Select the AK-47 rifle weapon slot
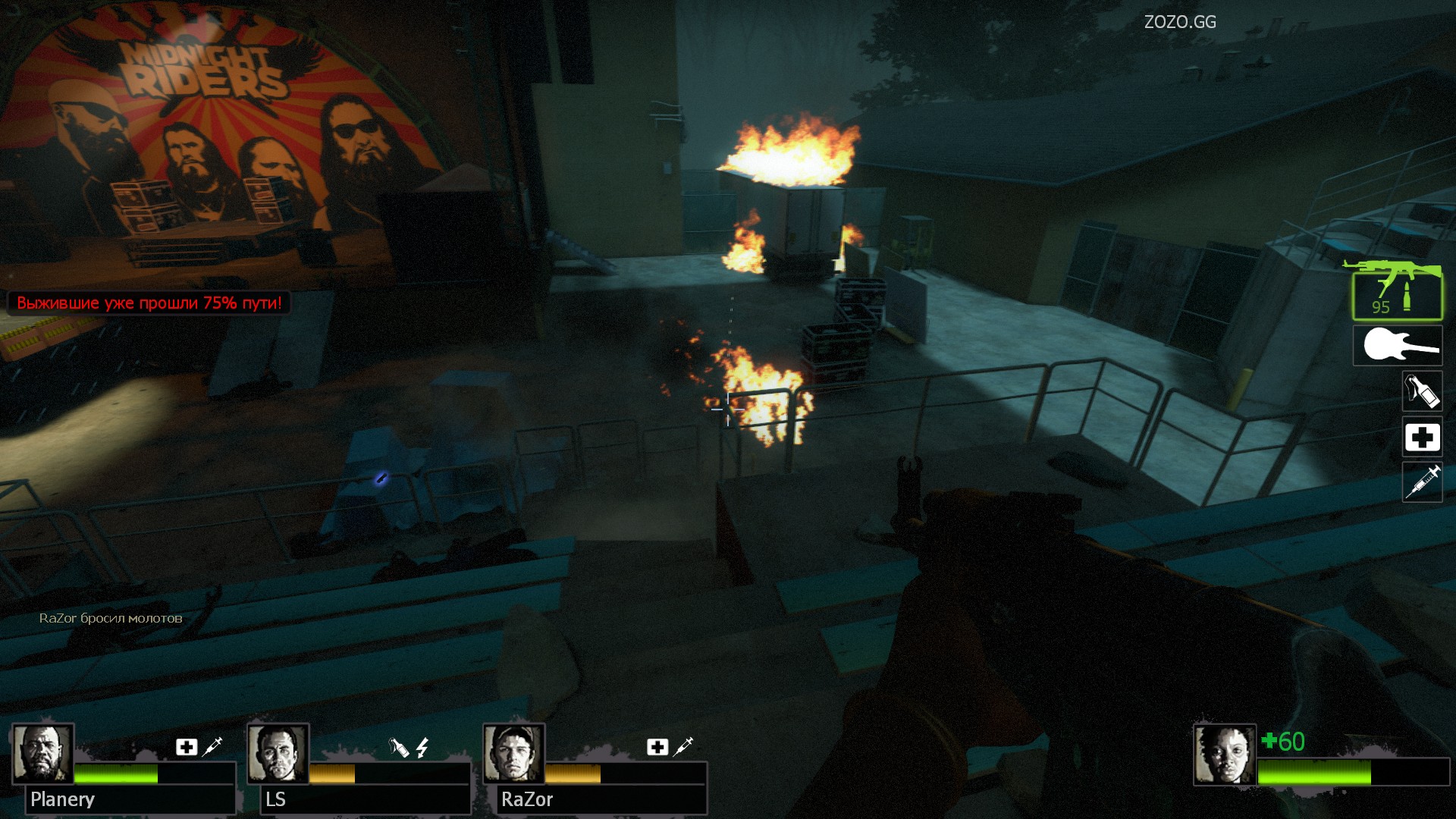The image size is (1456, 819). [x=1397, y=293]
